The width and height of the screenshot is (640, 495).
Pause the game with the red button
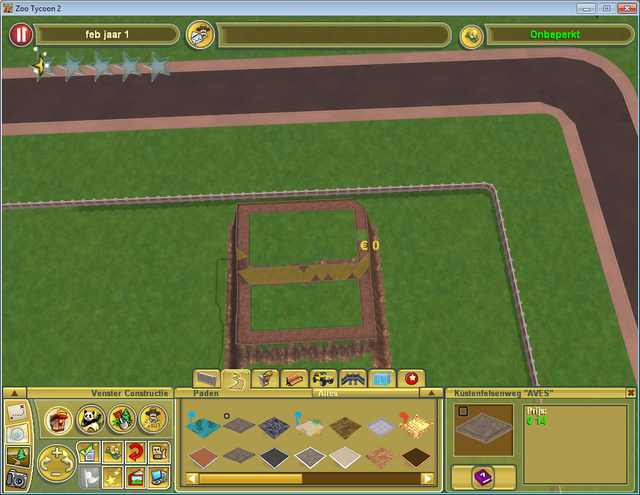pyautogui.click(x=21, y=35)
